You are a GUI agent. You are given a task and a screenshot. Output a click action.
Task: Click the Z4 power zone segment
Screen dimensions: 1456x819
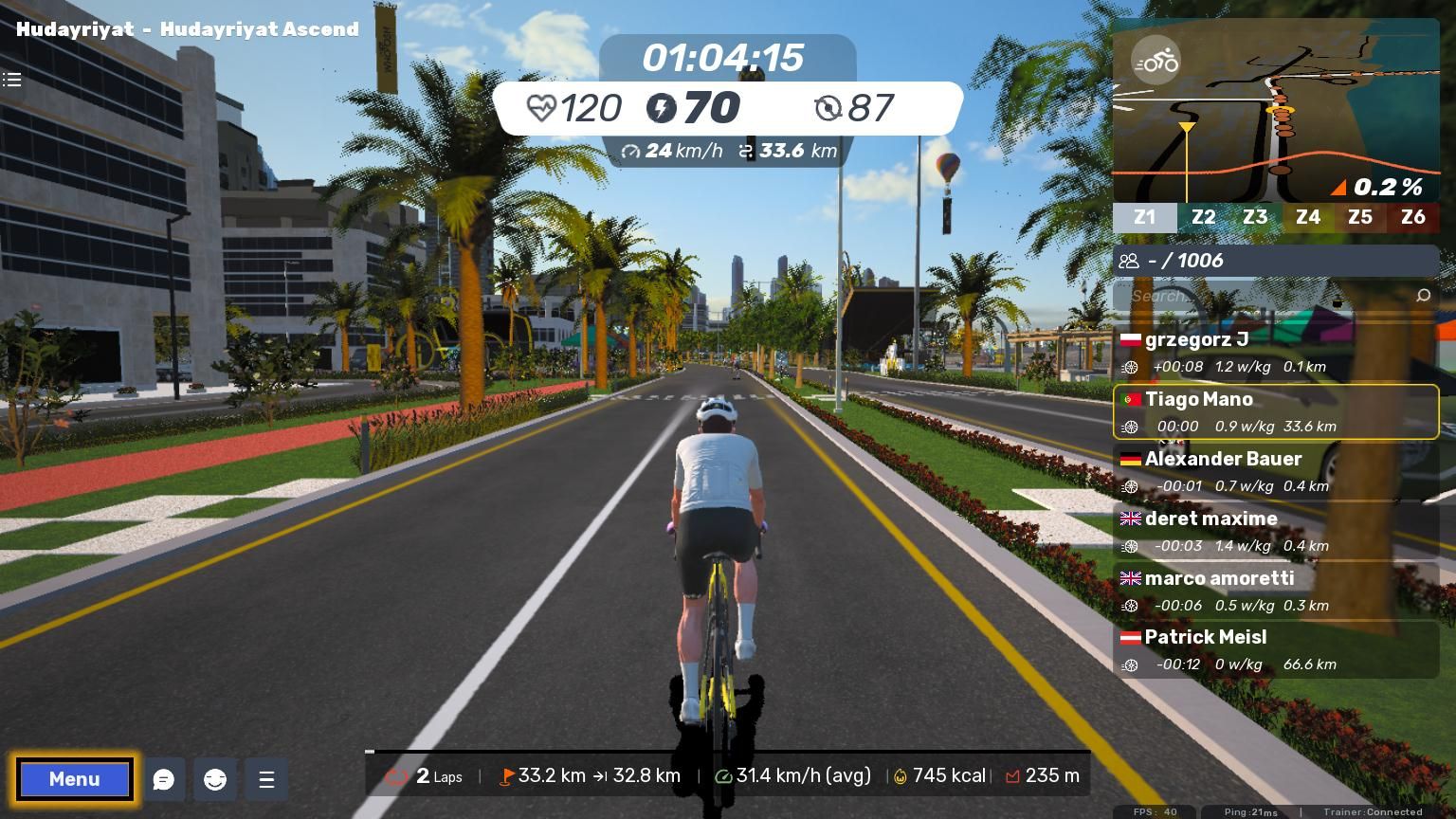(1307, 217)
